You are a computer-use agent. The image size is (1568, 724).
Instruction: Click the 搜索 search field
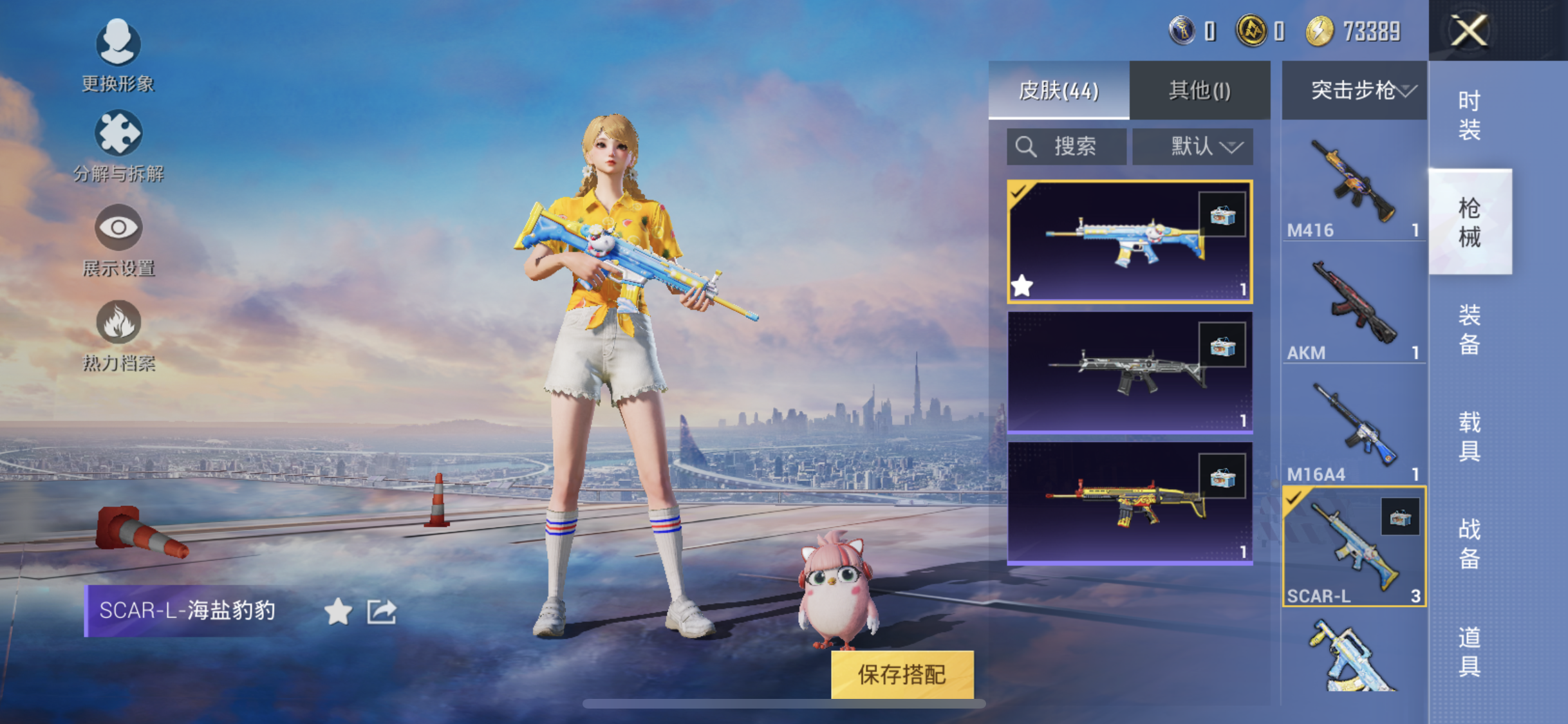1067,147
